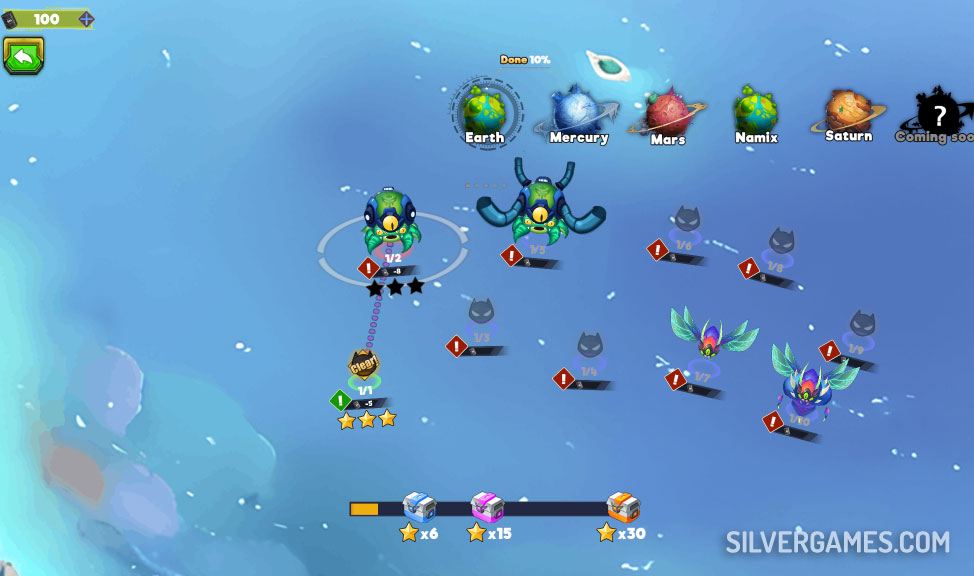This screenshot has height=576, width=974.
Task: Replay cleared level 1/1
Action: tap(363, 368)
